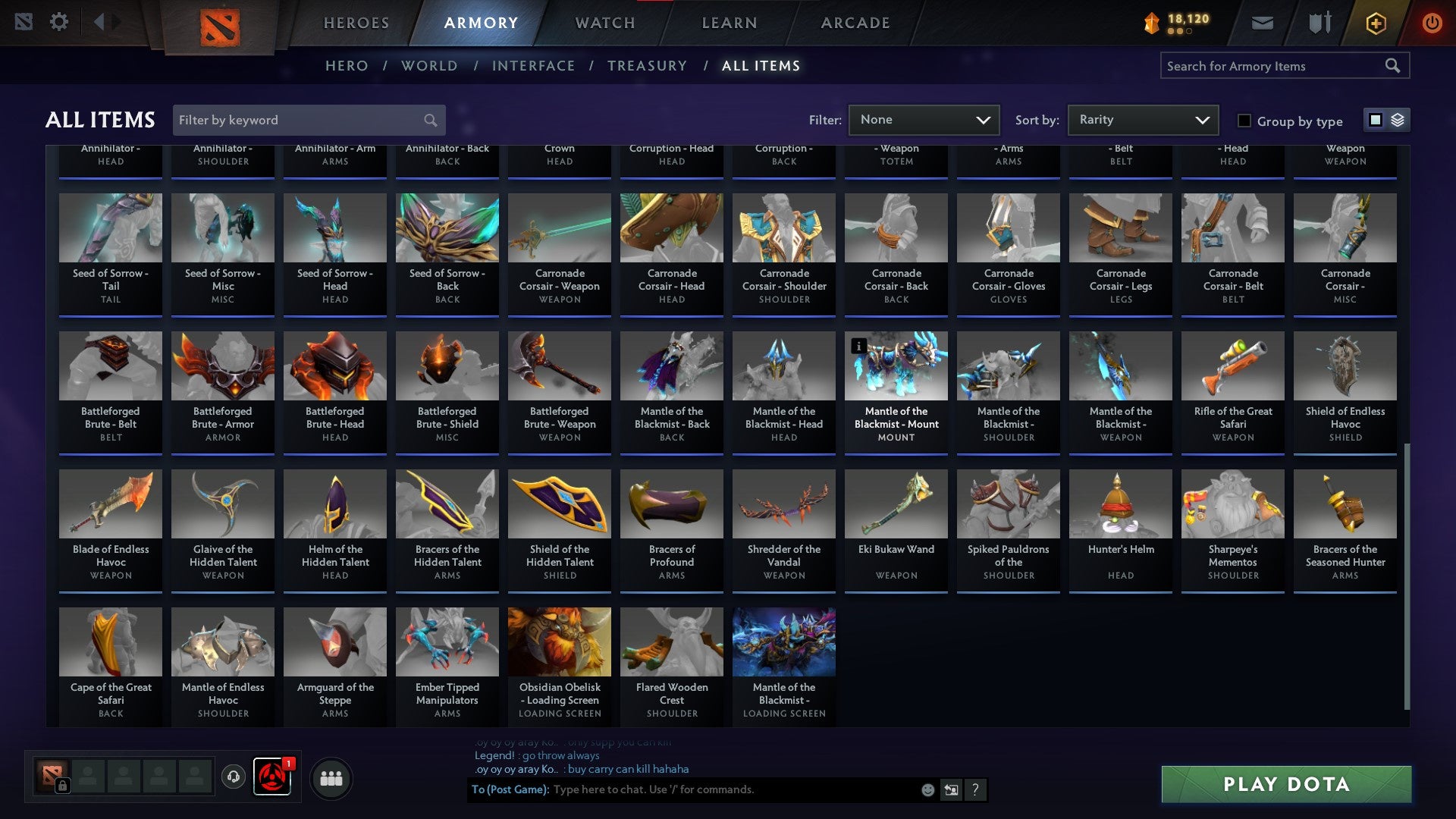Check mail notifications envelope icon

[x=1263, y=23]
